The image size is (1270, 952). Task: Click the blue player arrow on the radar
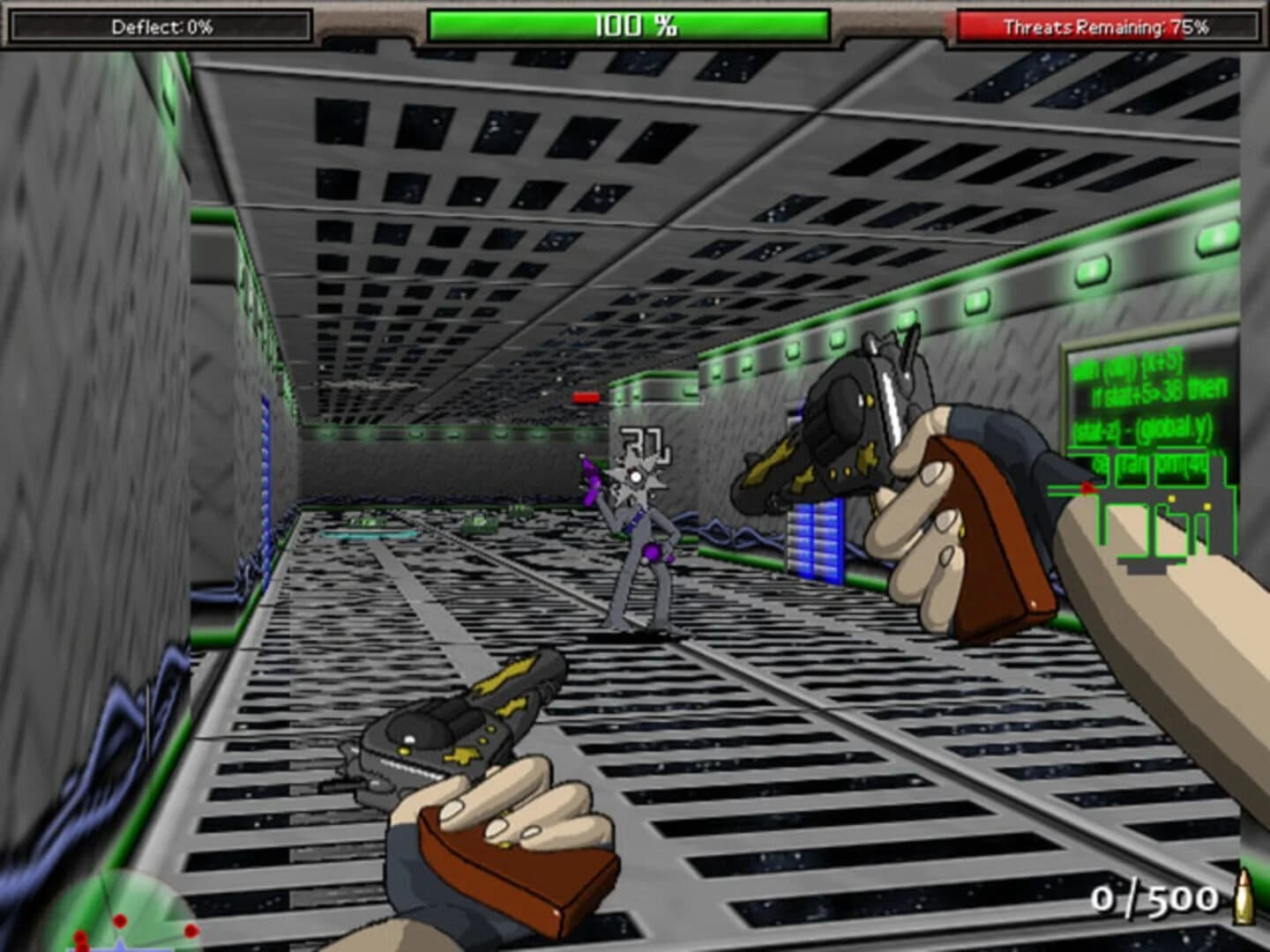point(119,948)
